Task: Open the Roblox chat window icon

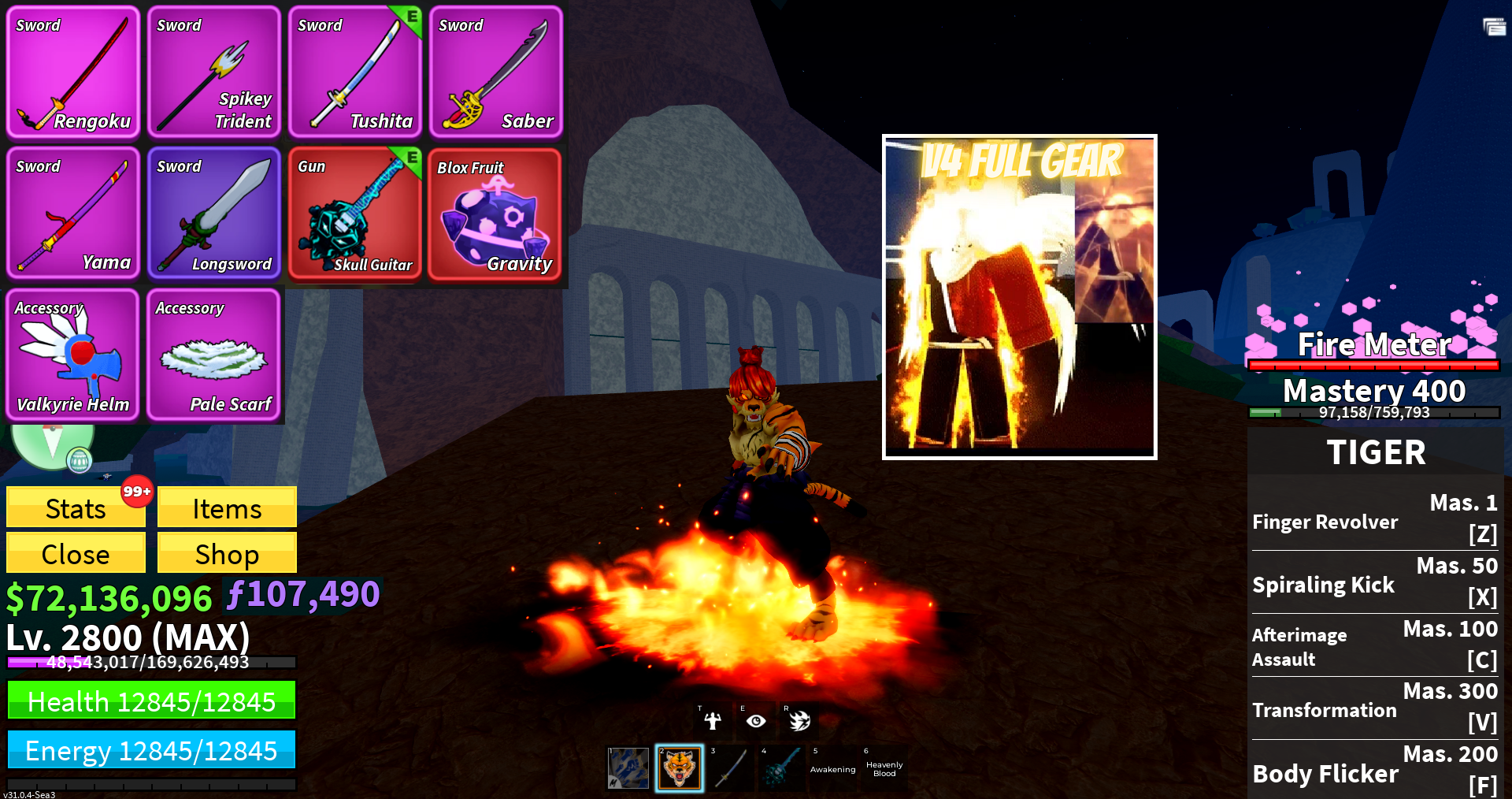Action: [1494, 28]
